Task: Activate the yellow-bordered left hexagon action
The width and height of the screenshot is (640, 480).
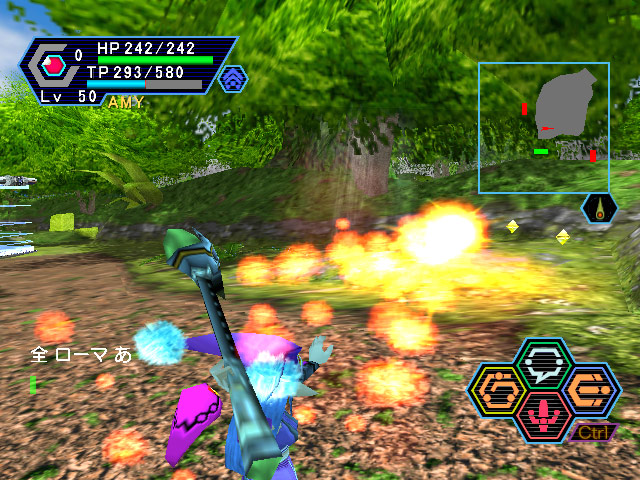Action: pyautogui.click(x=497, y=388)
